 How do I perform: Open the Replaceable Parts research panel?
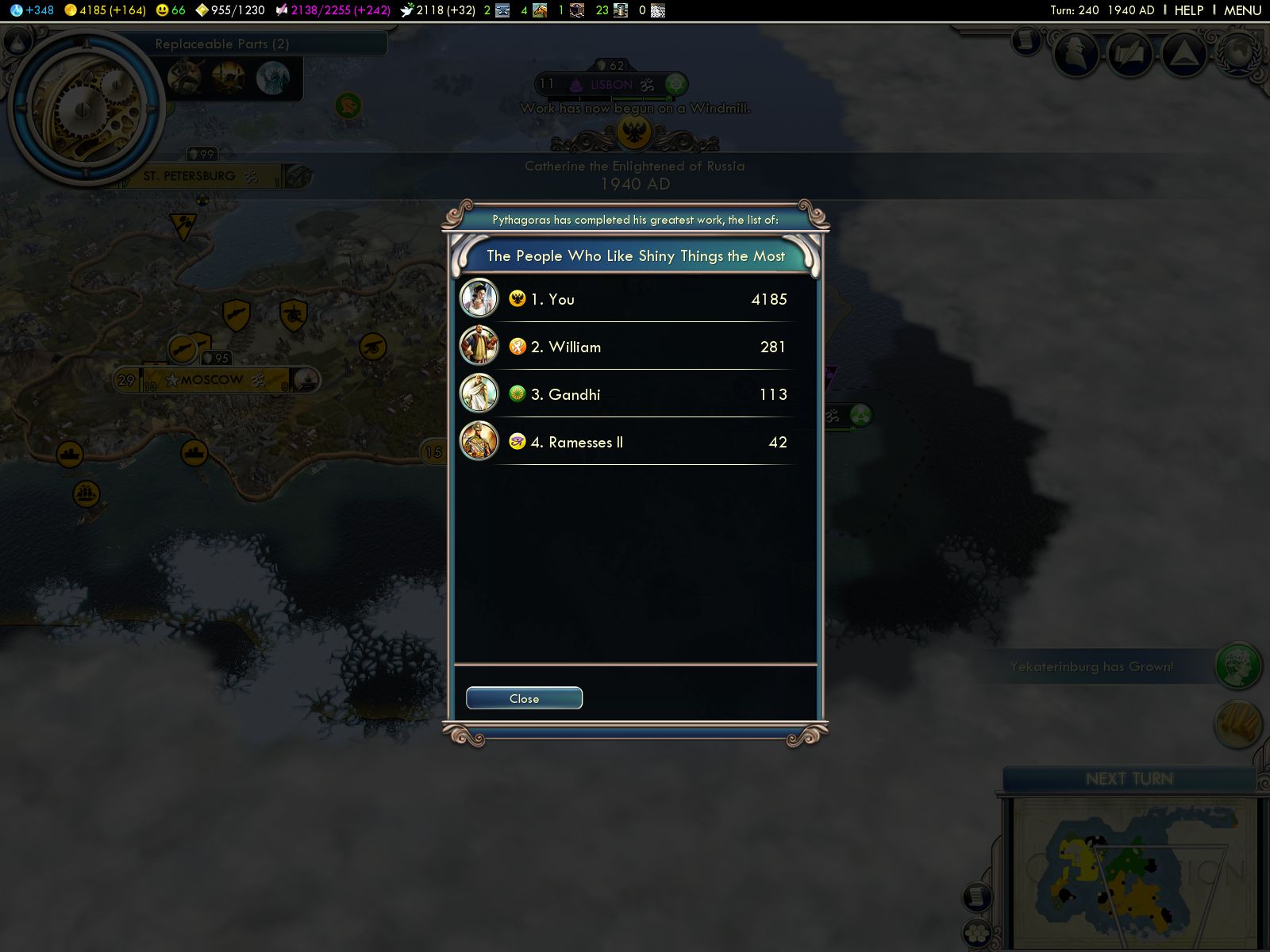(222, 44)
